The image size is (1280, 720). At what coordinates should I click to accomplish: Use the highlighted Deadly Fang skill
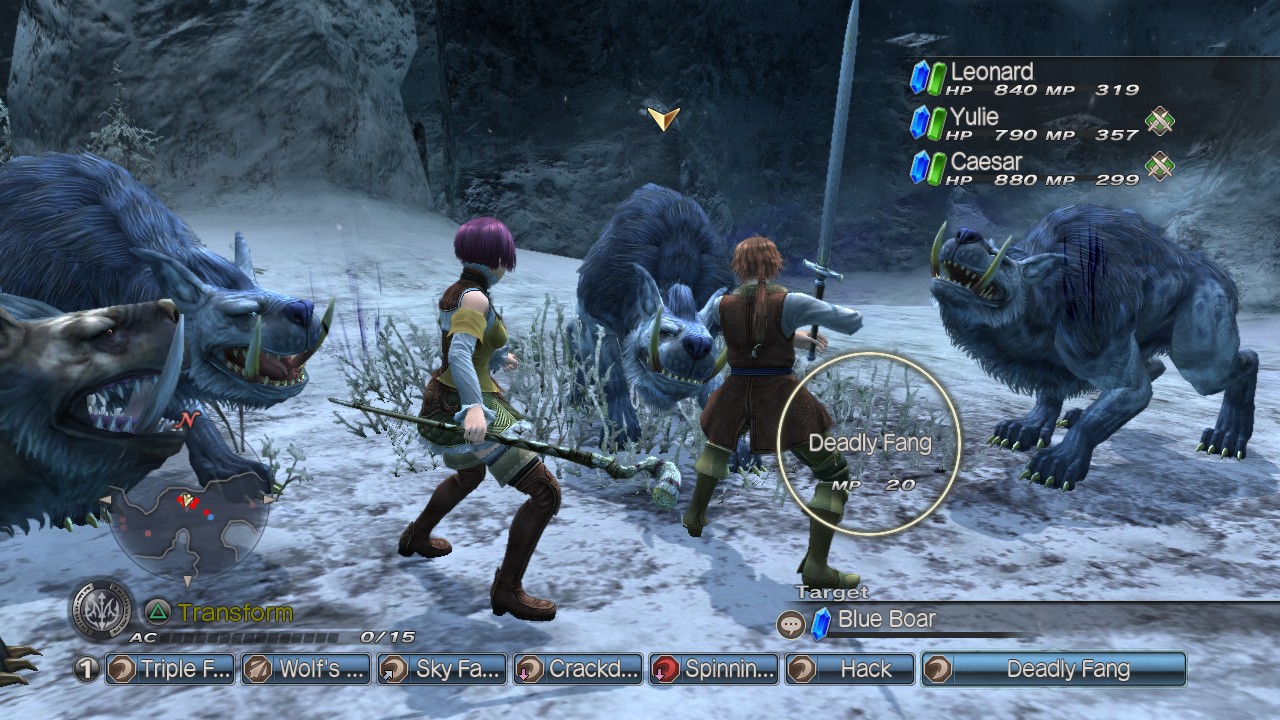point(1054,669)
